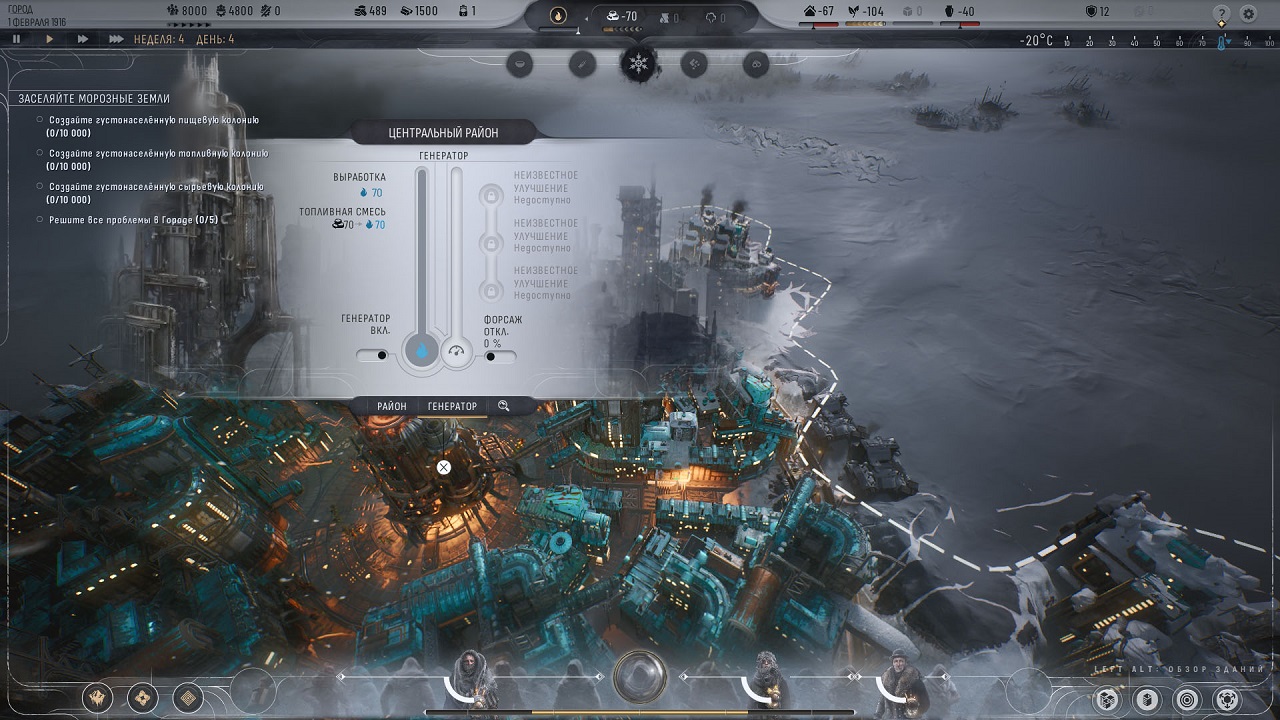Click the settings icon in the top-right corner

click(1248, 14)
